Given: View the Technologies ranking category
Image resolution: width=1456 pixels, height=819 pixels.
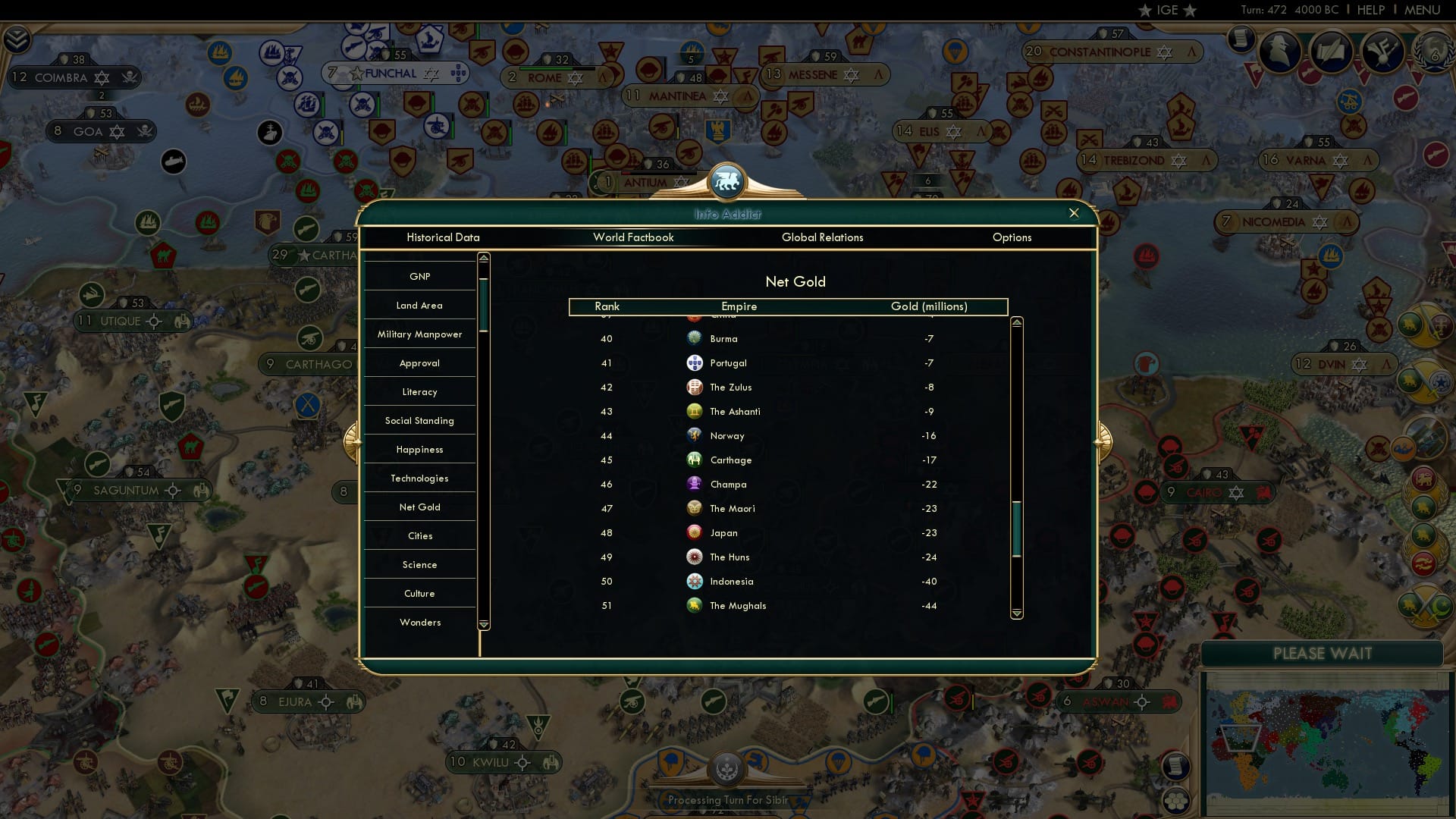Looking at the screenshot, I should click(419, 478).
